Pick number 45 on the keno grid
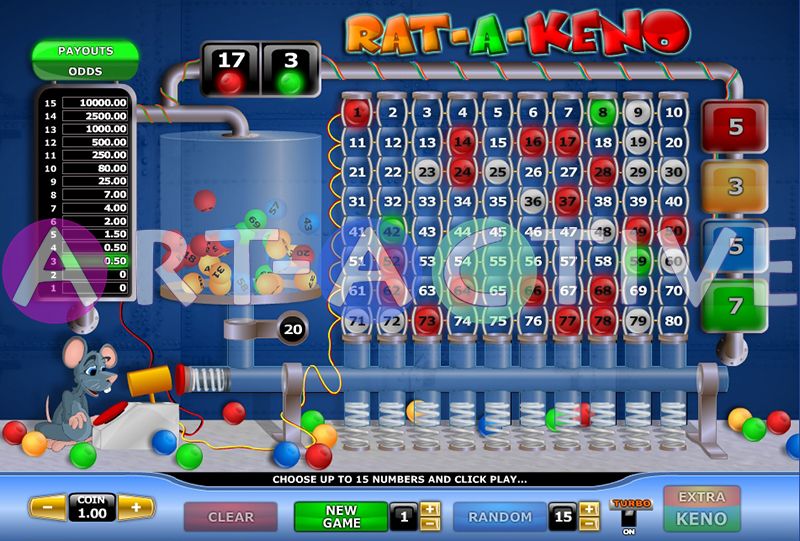800x541 pixels. click(x=497, y=232)
